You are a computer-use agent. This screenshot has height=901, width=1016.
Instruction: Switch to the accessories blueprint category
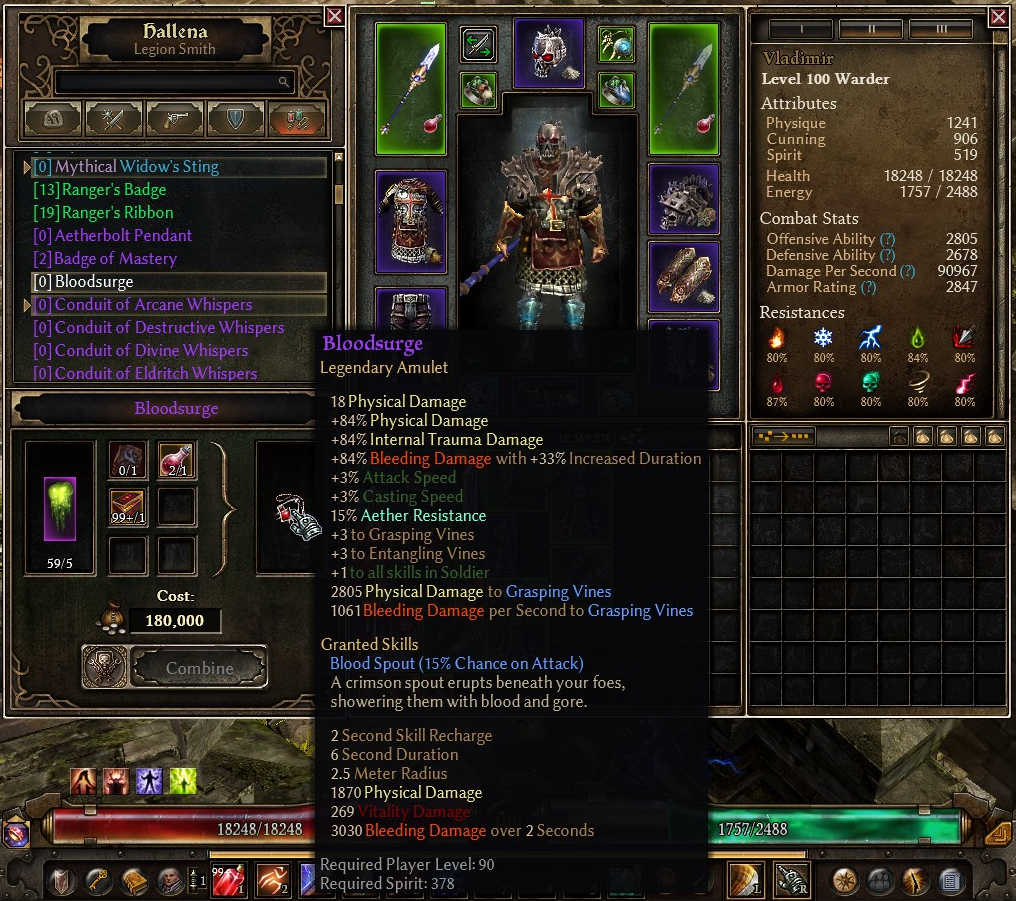point(296,119)
